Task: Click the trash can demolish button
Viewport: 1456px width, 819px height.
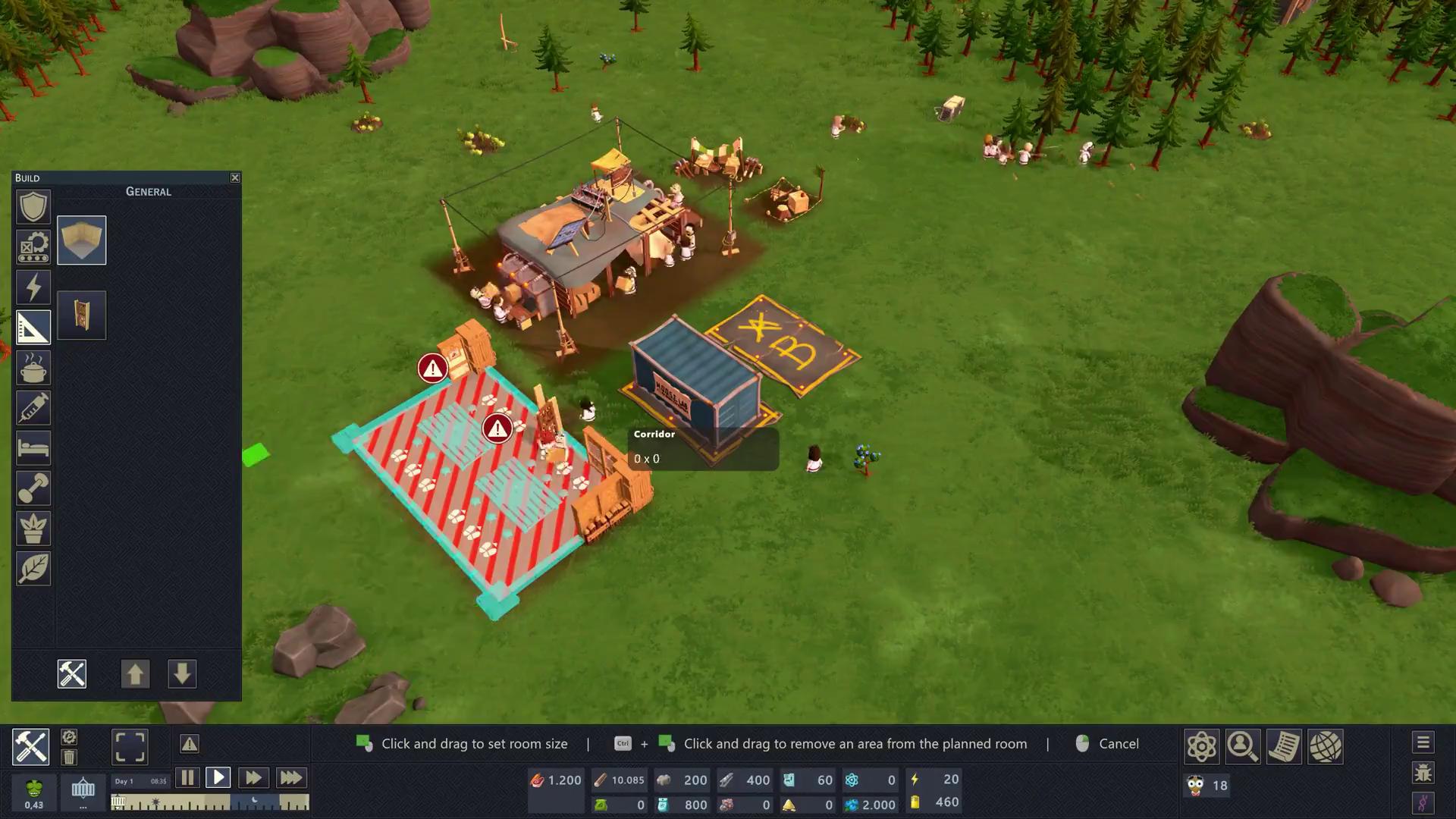Action: (69, 757)
